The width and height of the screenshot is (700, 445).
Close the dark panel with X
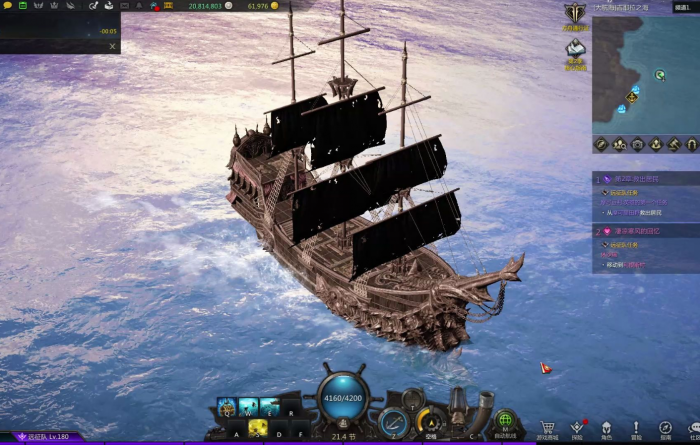click(112, 46)
